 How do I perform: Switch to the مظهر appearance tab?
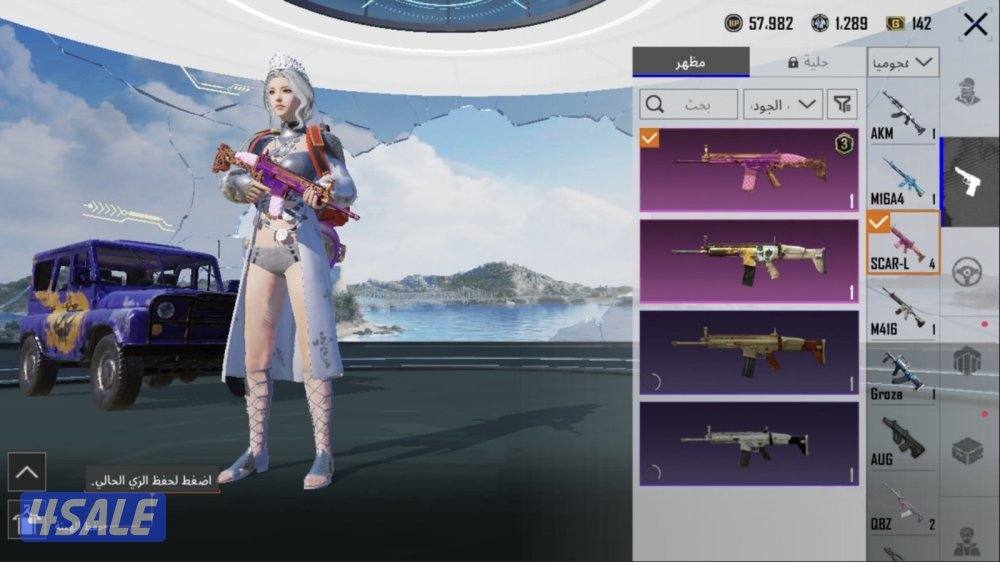tap(691, 62)
